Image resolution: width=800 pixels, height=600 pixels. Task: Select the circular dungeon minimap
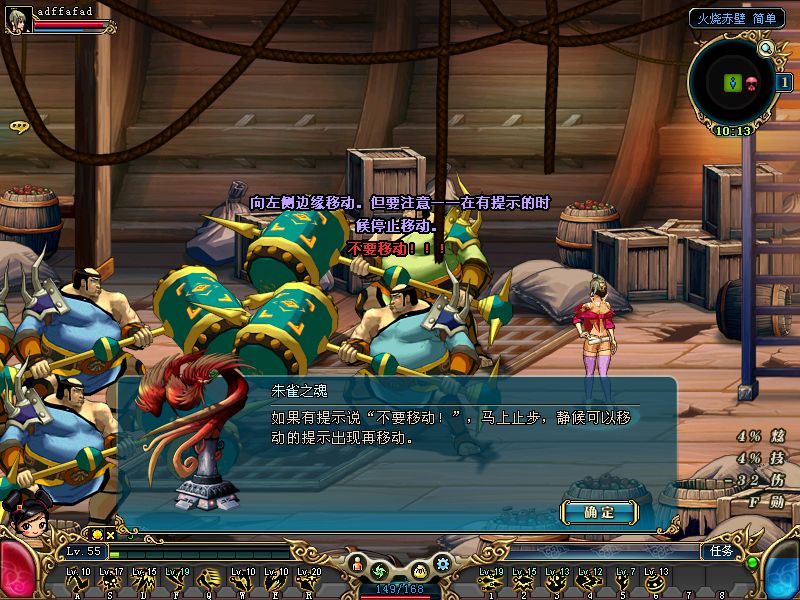[x=735, y=84]
